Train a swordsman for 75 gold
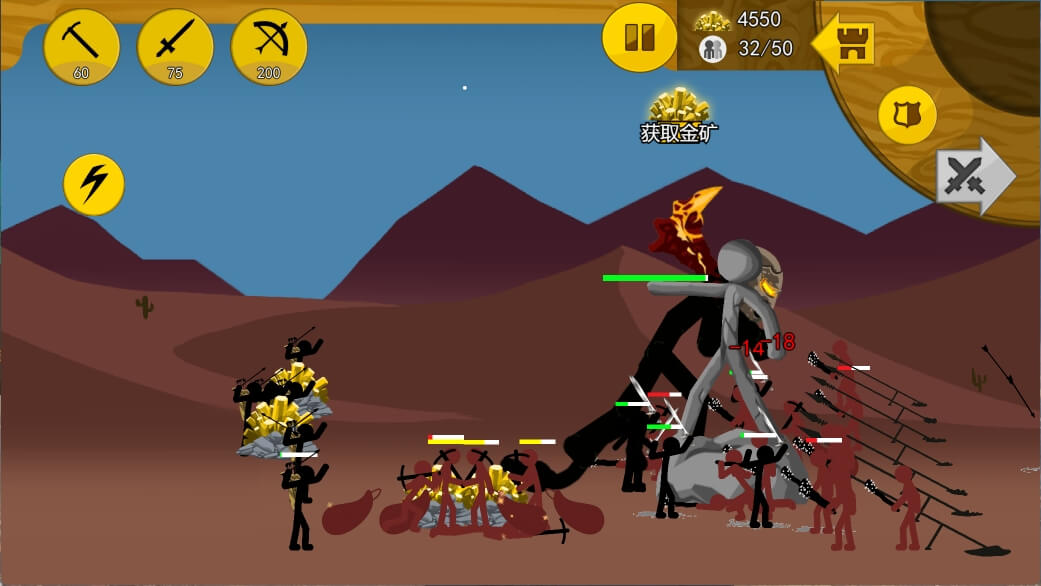Screen dimensions: 1041x586 pos(175,46)
